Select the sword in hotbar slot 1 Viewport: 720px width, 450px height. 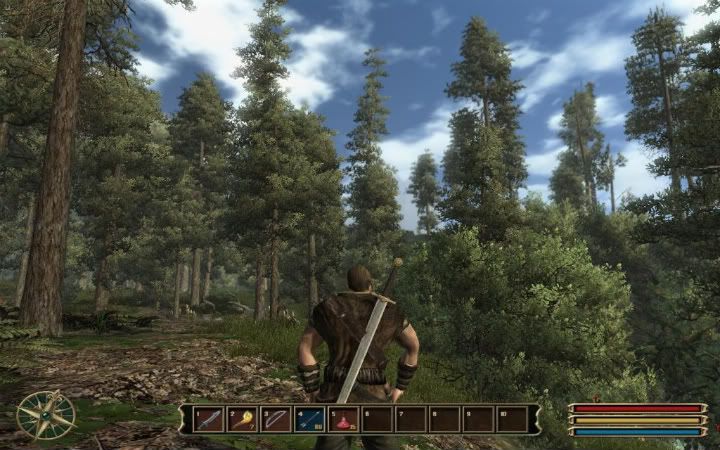pos(209,419)
